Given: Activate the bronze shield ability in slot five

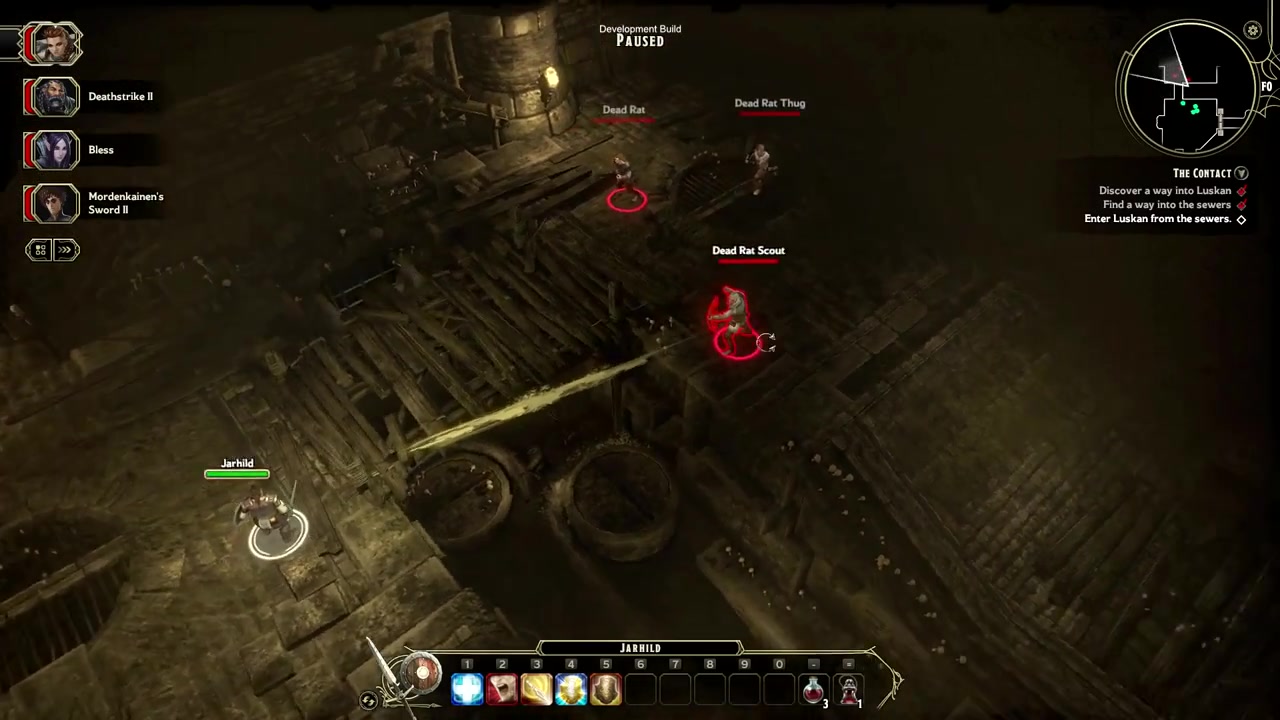Looking at the screenshot, I should [x=606, y=689].
